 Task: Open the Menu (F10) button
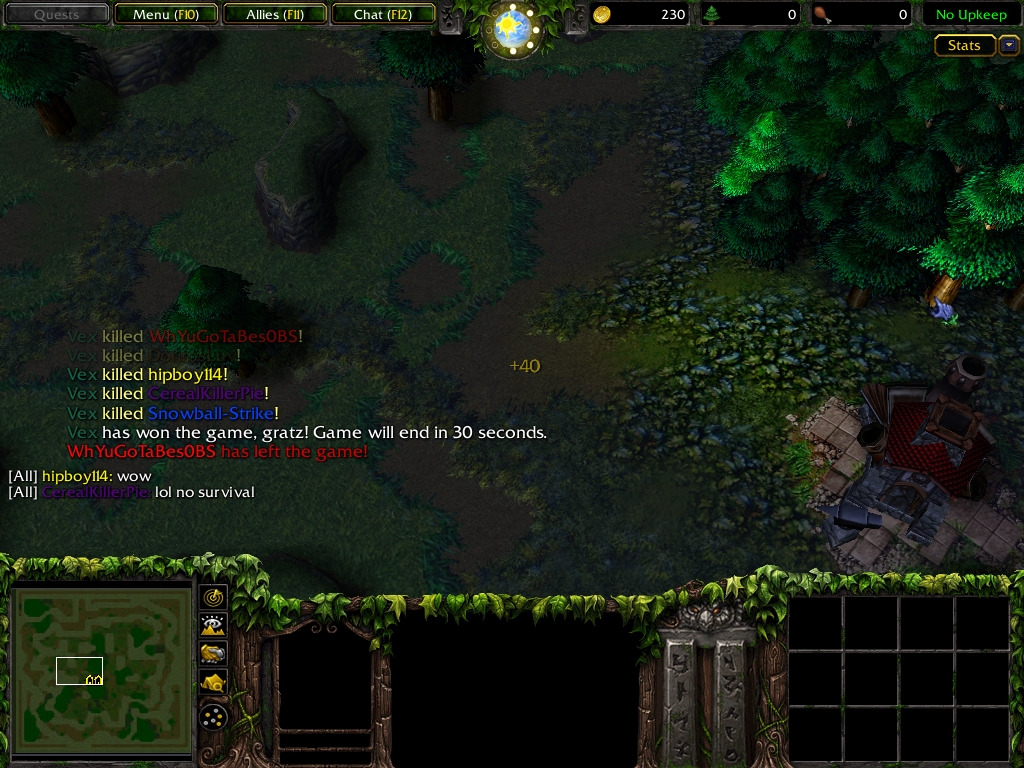click(x=163, y=15)
